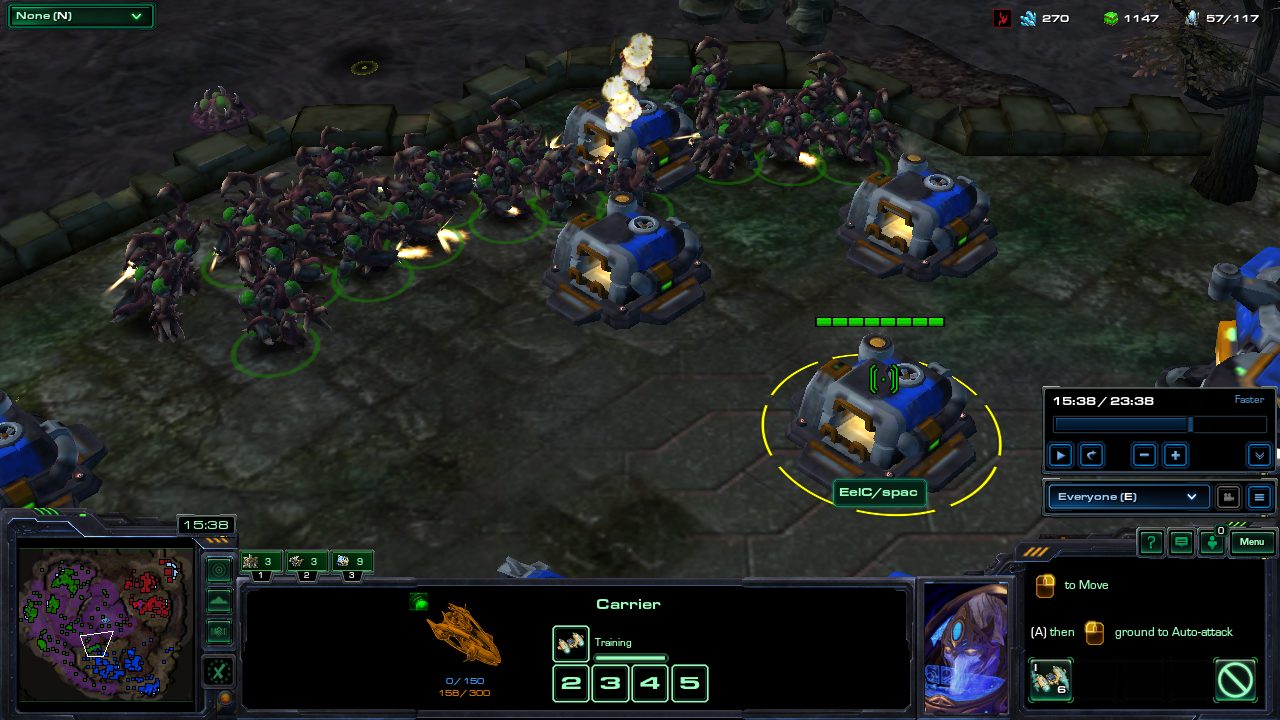Click the replay play button

point(1060,456)
